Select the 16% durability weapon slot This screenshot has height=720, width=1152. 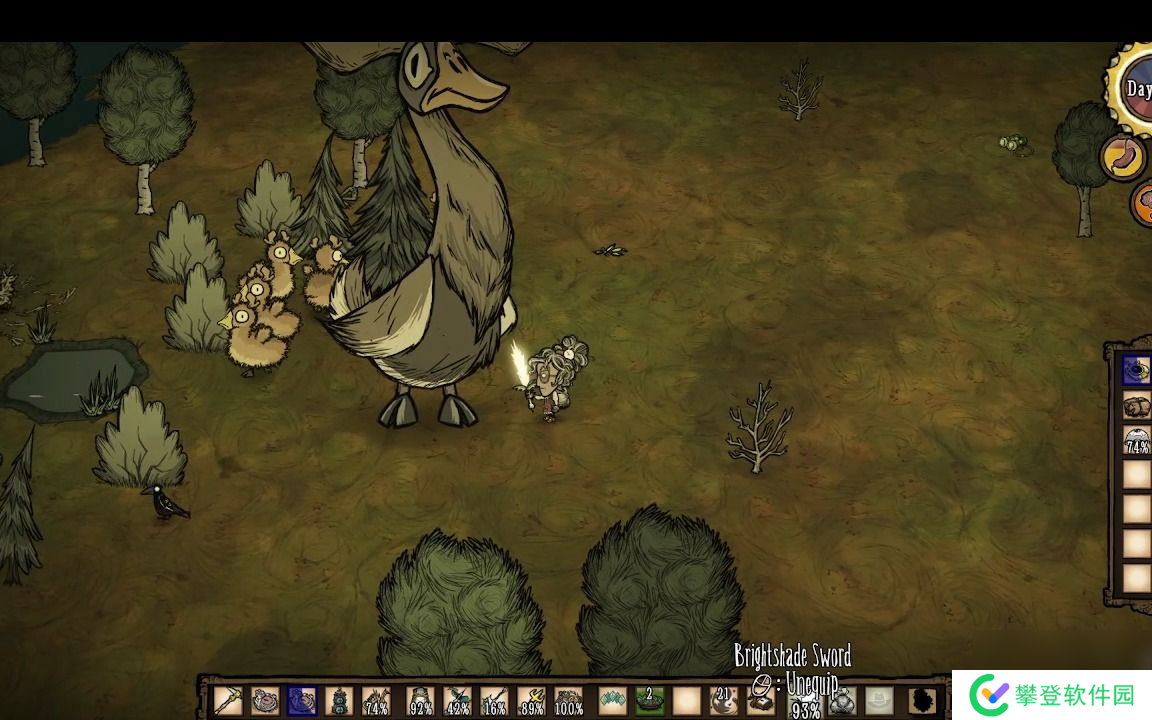[x=494, y=701]
